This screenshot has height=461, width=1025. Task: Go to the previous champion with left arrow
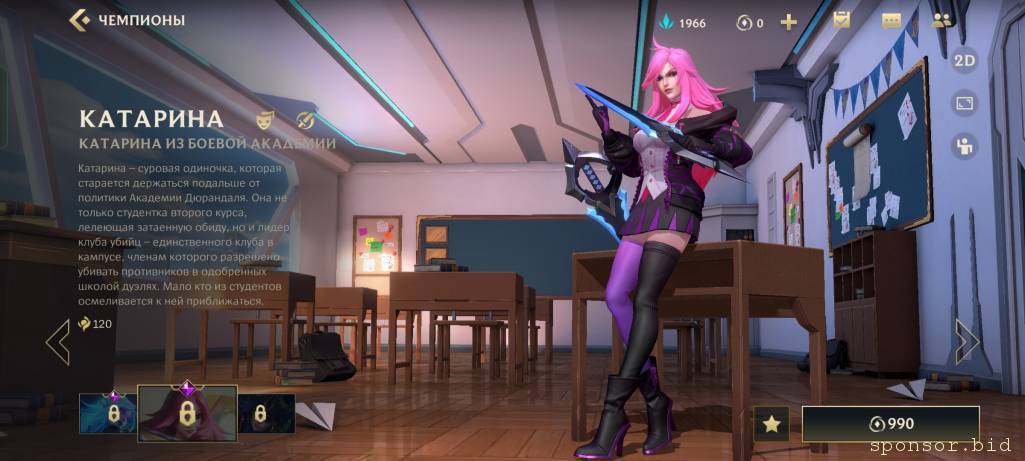click(x=58, y=341)
